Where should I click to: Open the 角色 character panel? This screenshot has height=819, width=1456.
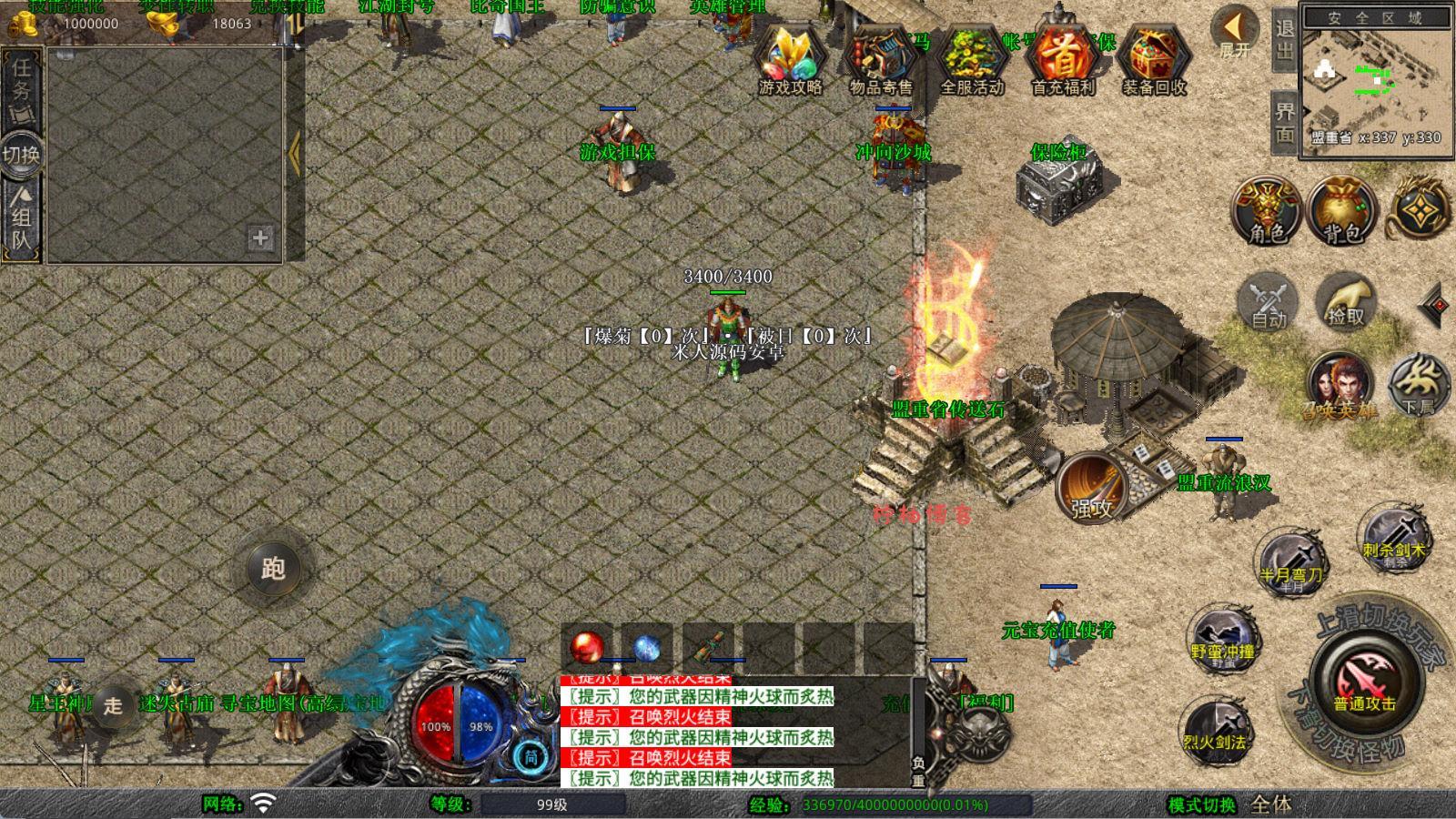pos(1268,211)
